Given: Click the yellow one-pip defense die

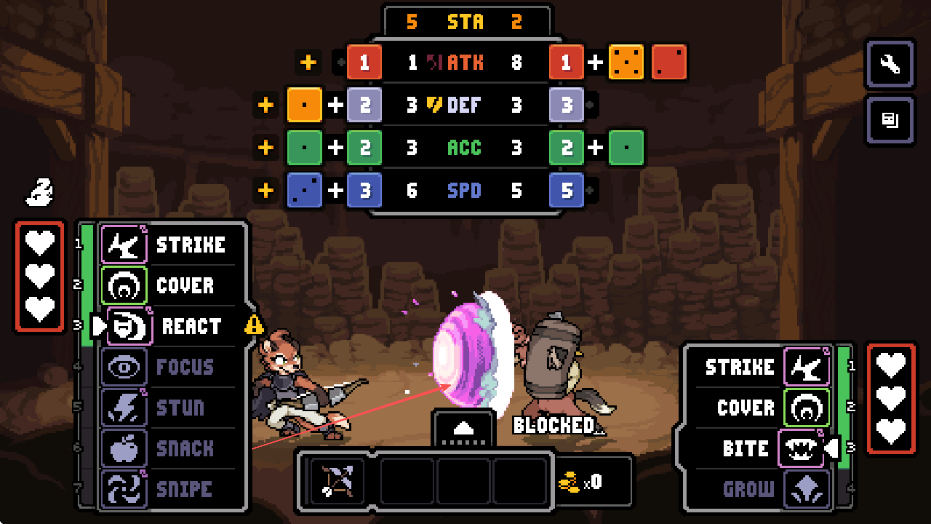Looking at the screenshot, I should click(x=303, y=104).
